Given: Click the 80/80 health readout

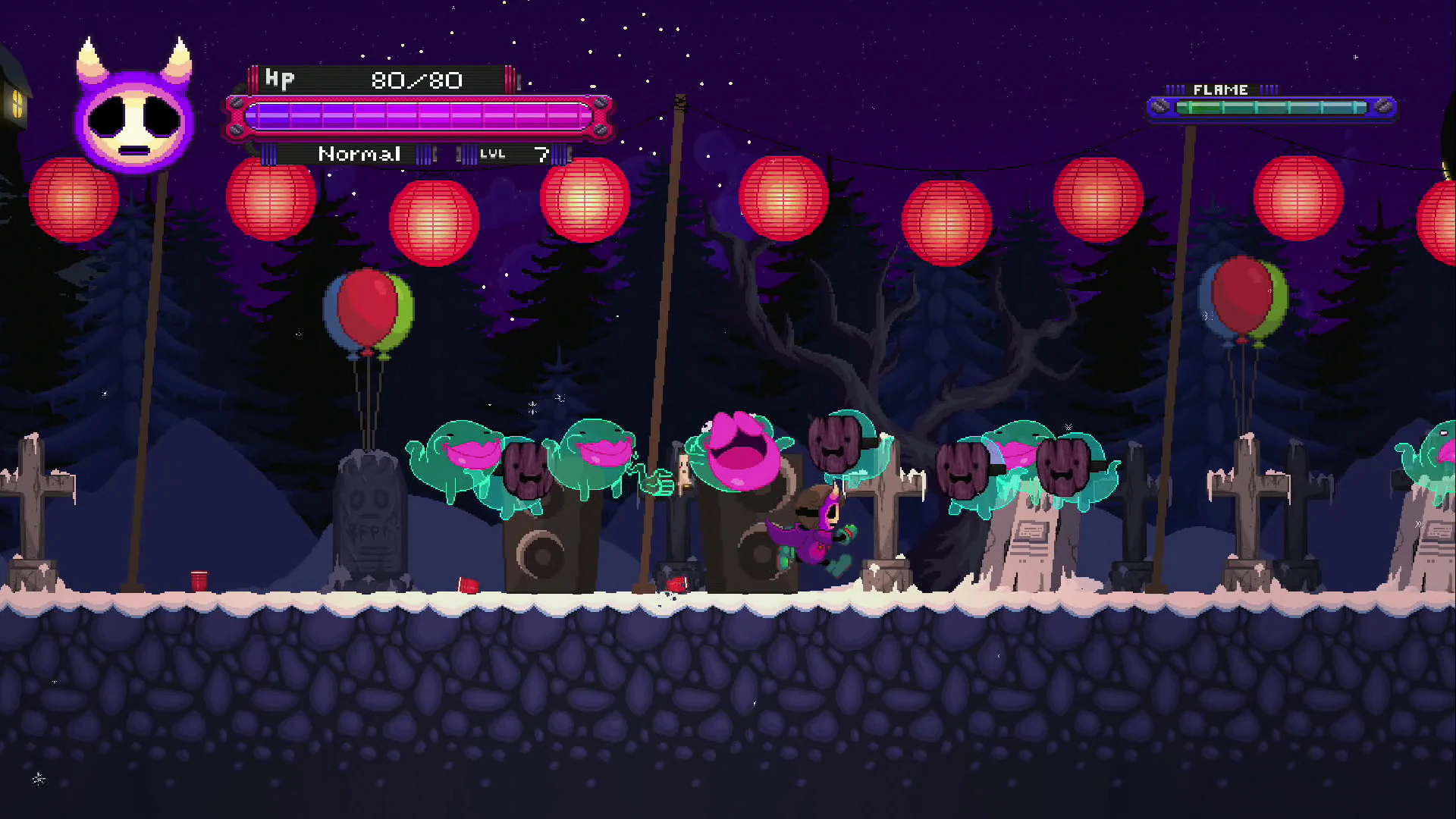Looking at the screenshot, I should tap(416, 79).
